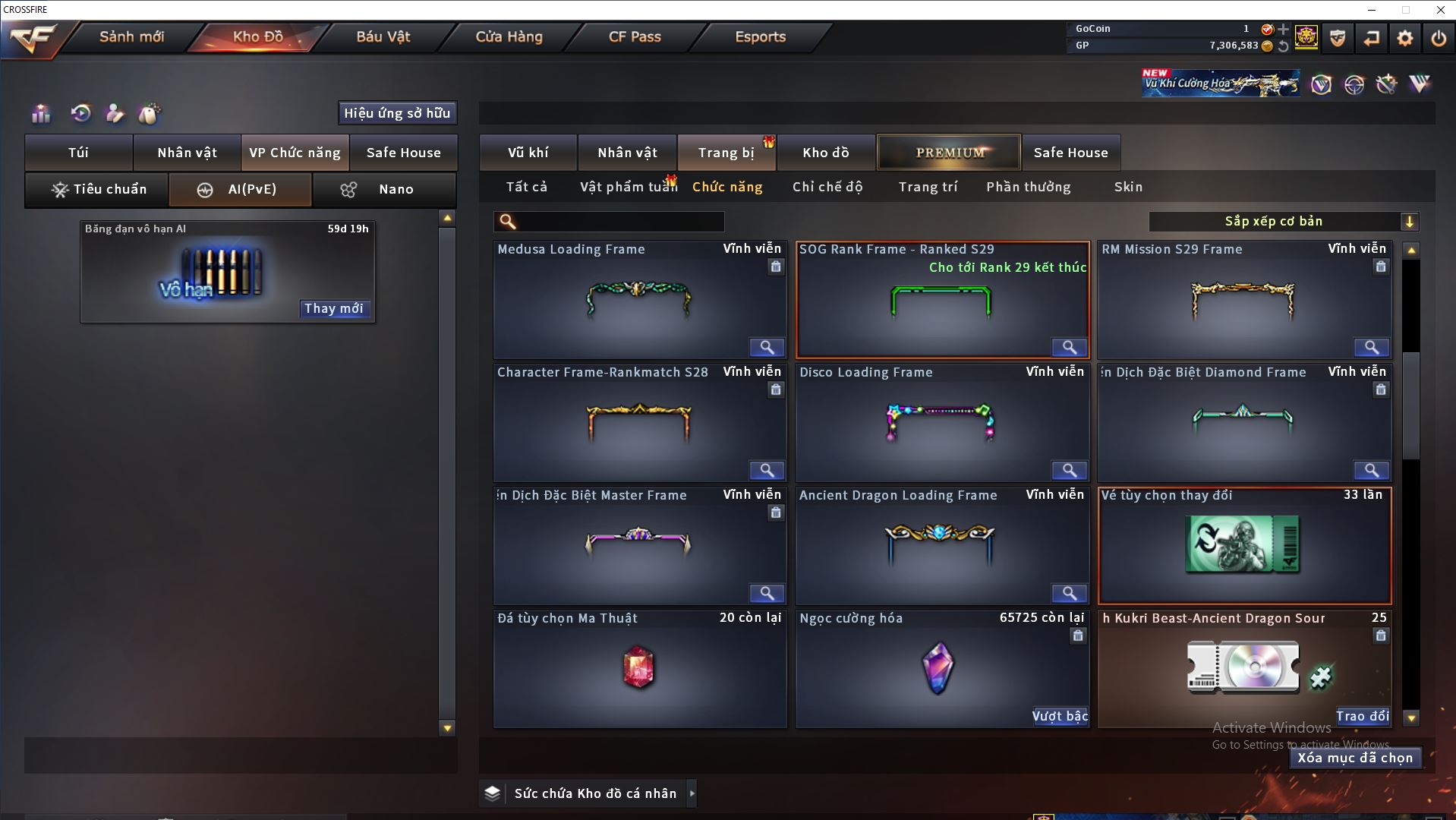Click the inventory search field
1456x820 pixels.
[x=619, y=222]
